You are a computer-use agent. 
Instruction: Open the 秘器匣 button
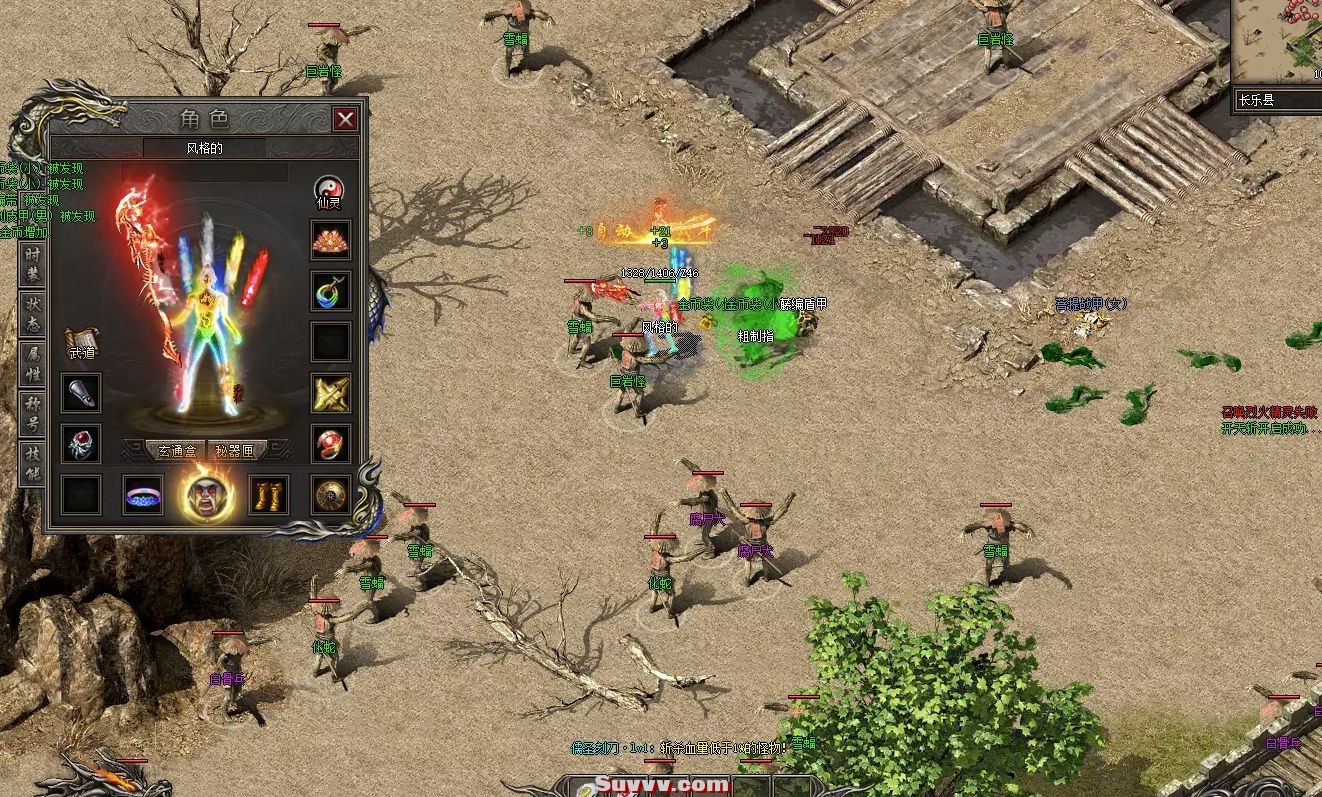pos(236,451)
